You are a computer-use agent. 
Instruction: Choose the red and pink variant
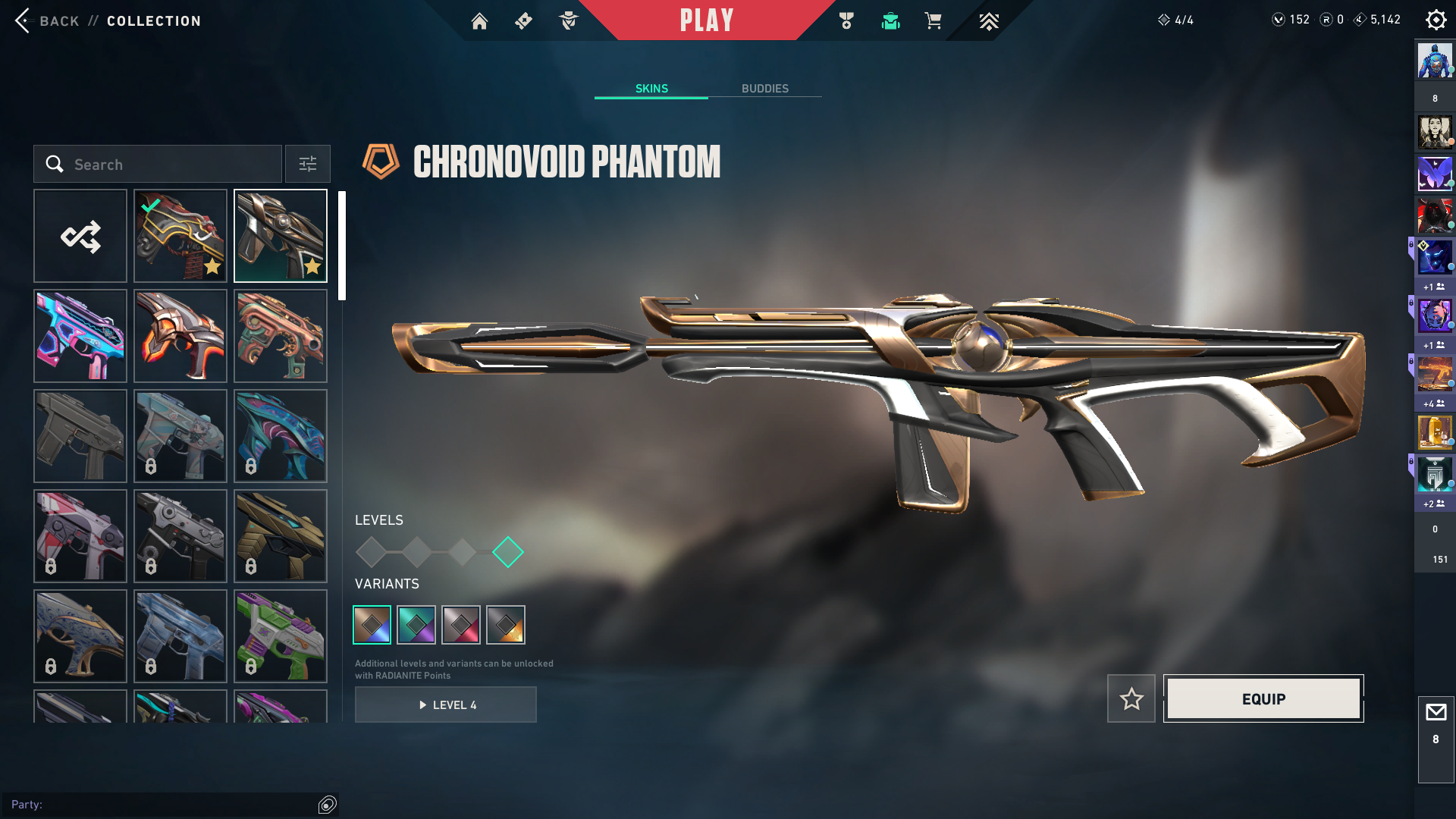click(461, 625)
